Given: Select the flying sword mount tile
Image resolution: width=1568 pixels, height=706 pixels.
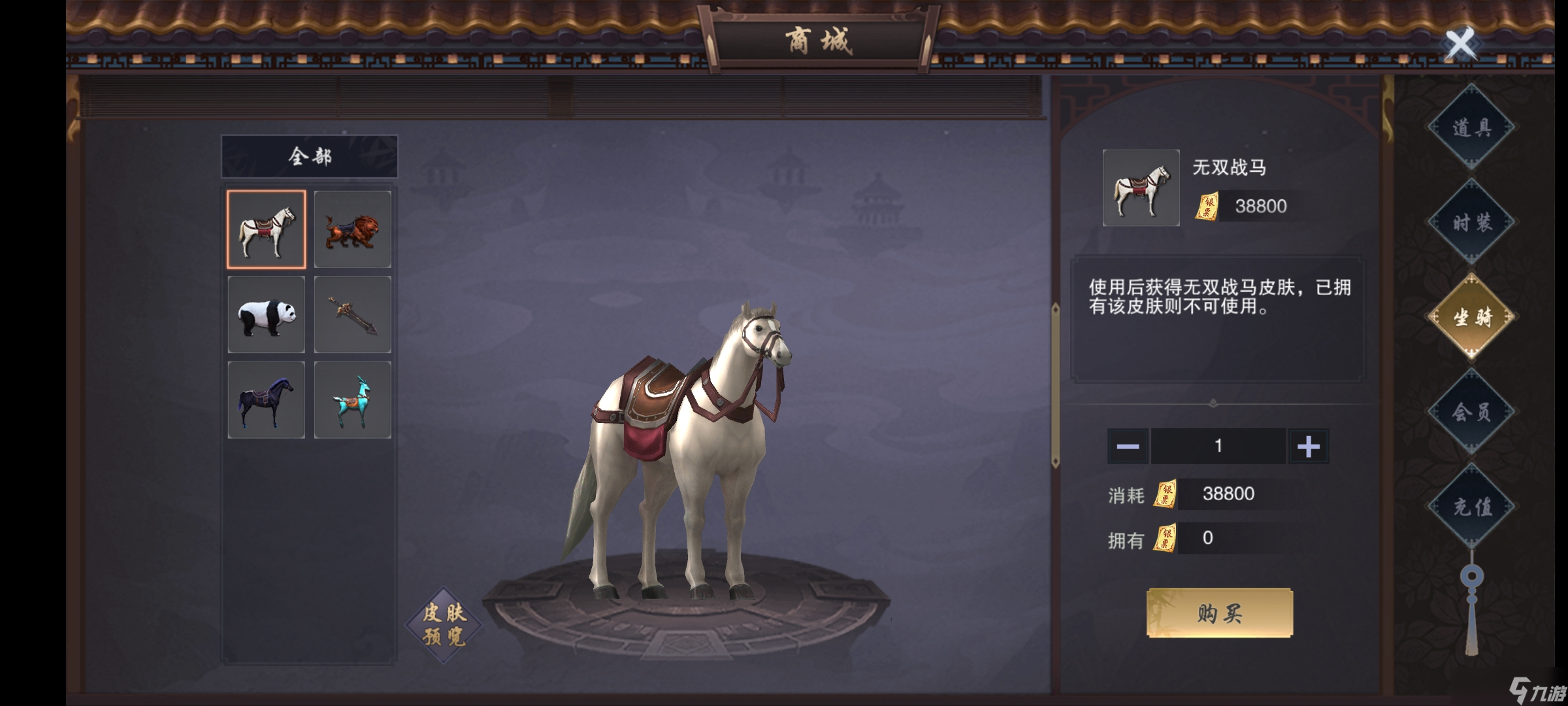Looking at the screenshot, I should tap(353, 315).
